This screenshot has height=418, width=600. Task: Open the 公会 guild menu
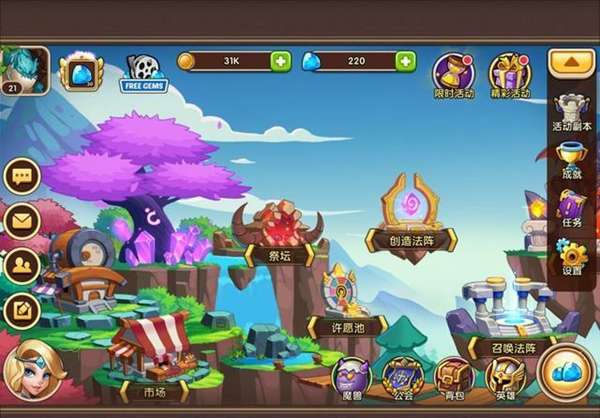pos(403,378)
